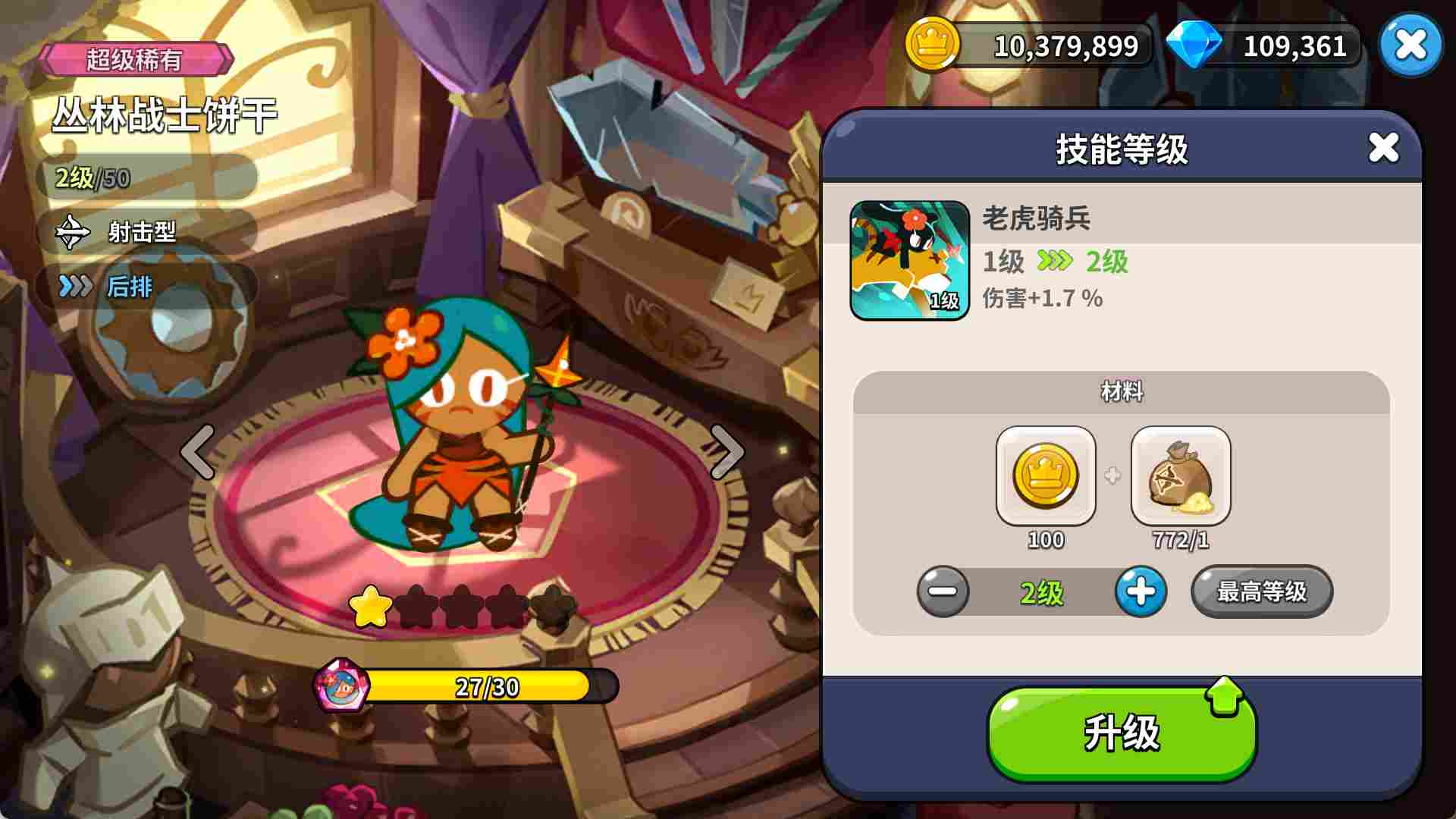Tap the 后排 rear position icon
The image size is (1456, 819).
point(72,287)
